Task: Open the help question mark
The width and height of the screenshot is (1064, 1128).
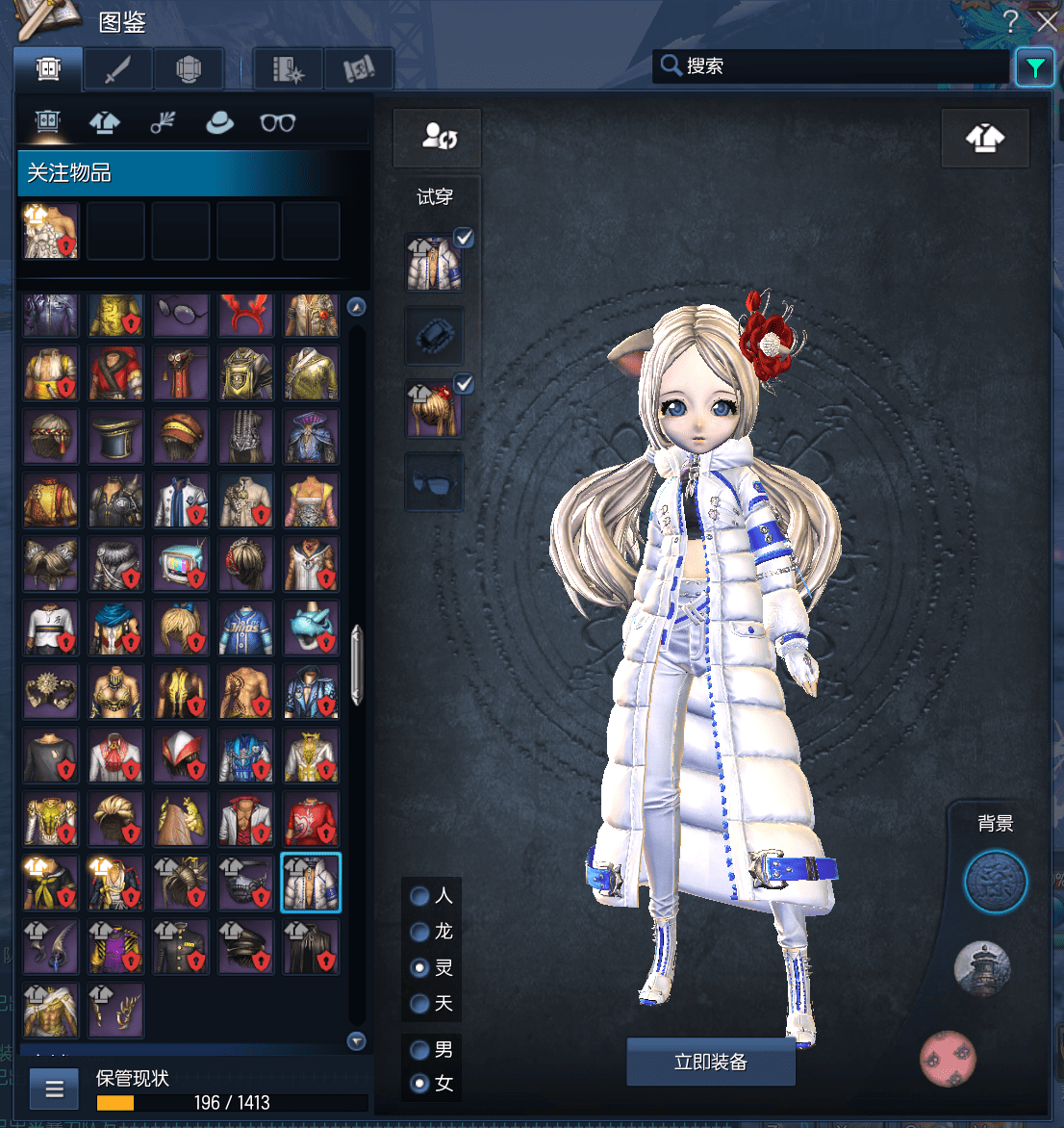Action: coord(1010,21)
